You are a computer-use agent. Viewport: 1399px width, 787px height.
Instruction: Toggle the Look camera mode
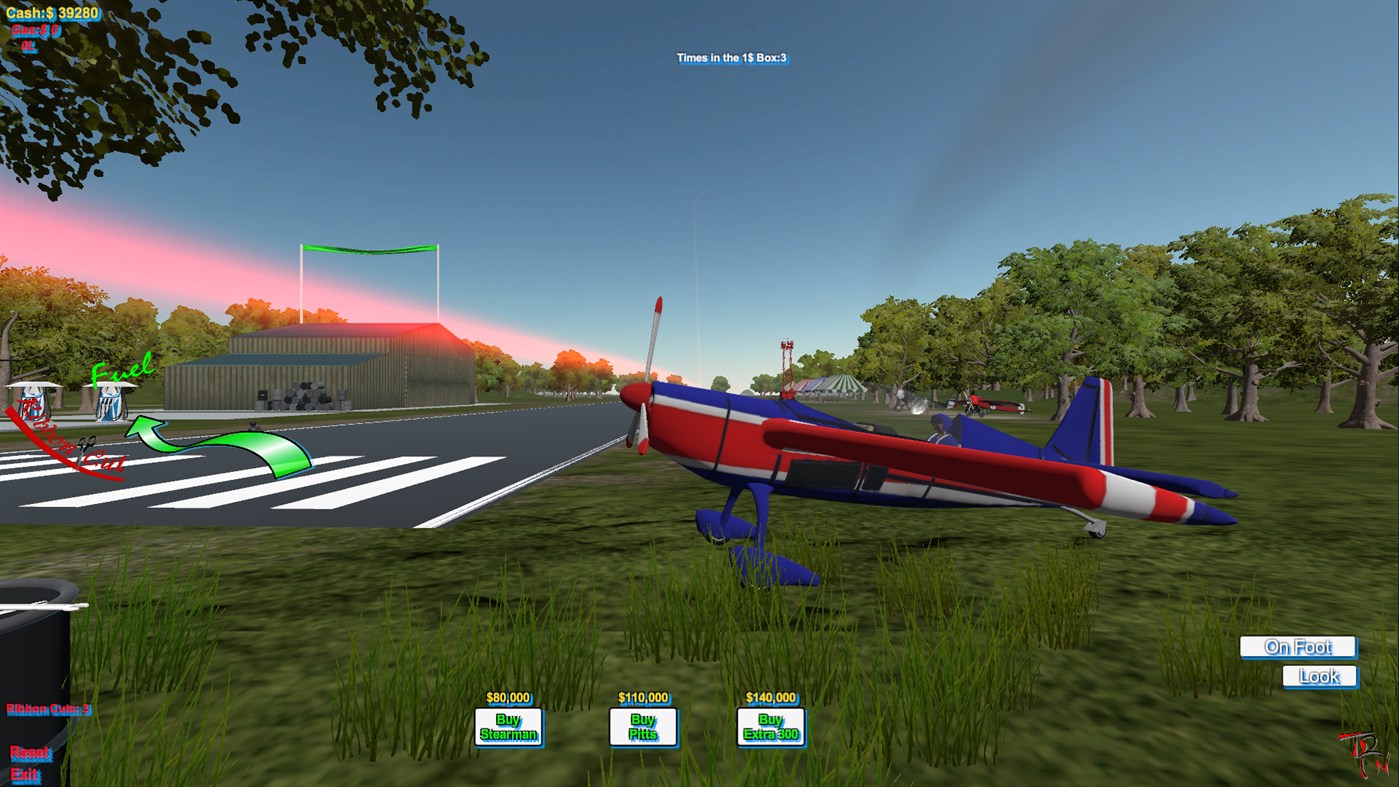(x=1318, y=676)
